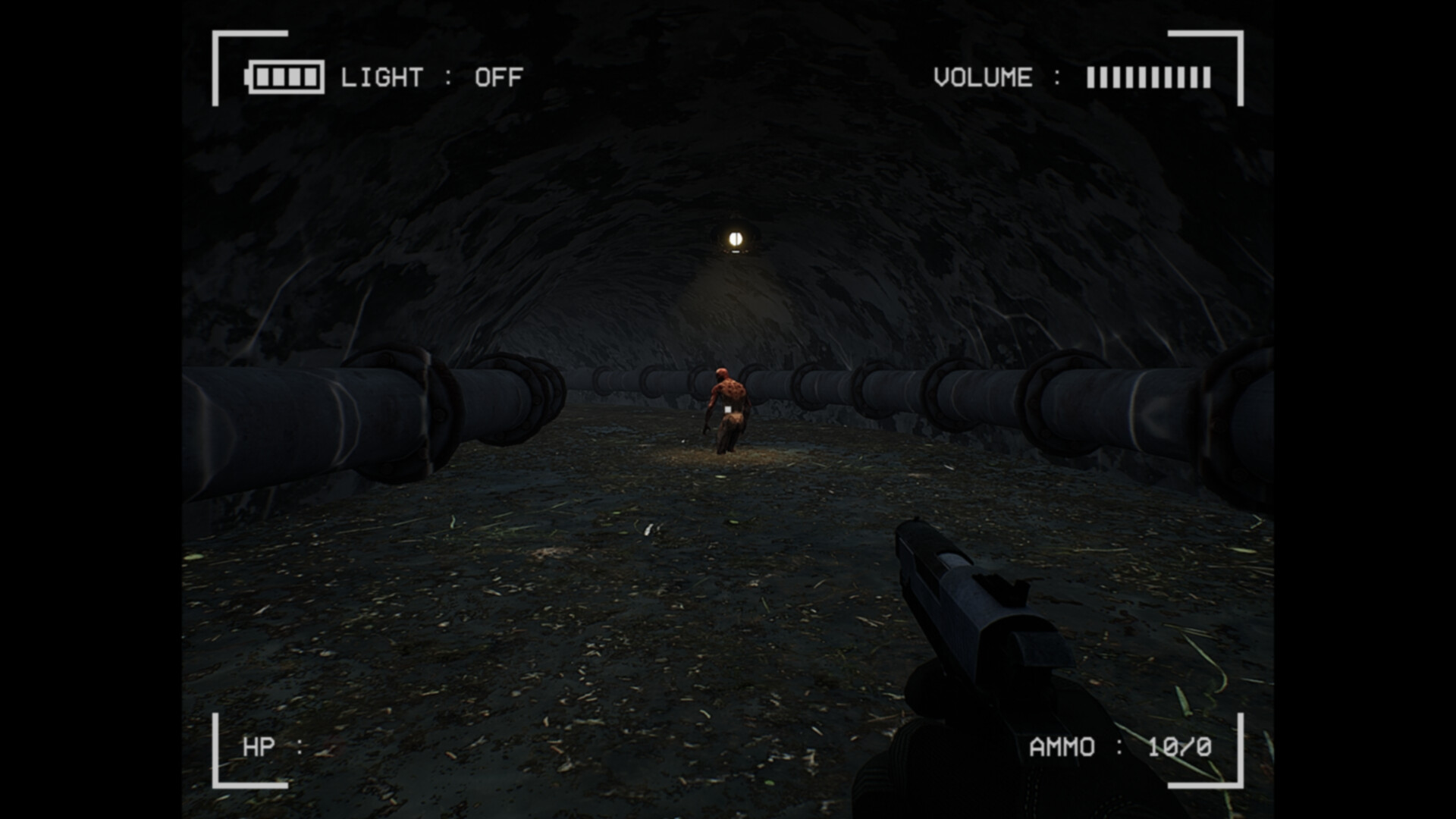Click the VOLUME label in the HUD
This screenshot has height=819, width=1456.
[982, 77]
